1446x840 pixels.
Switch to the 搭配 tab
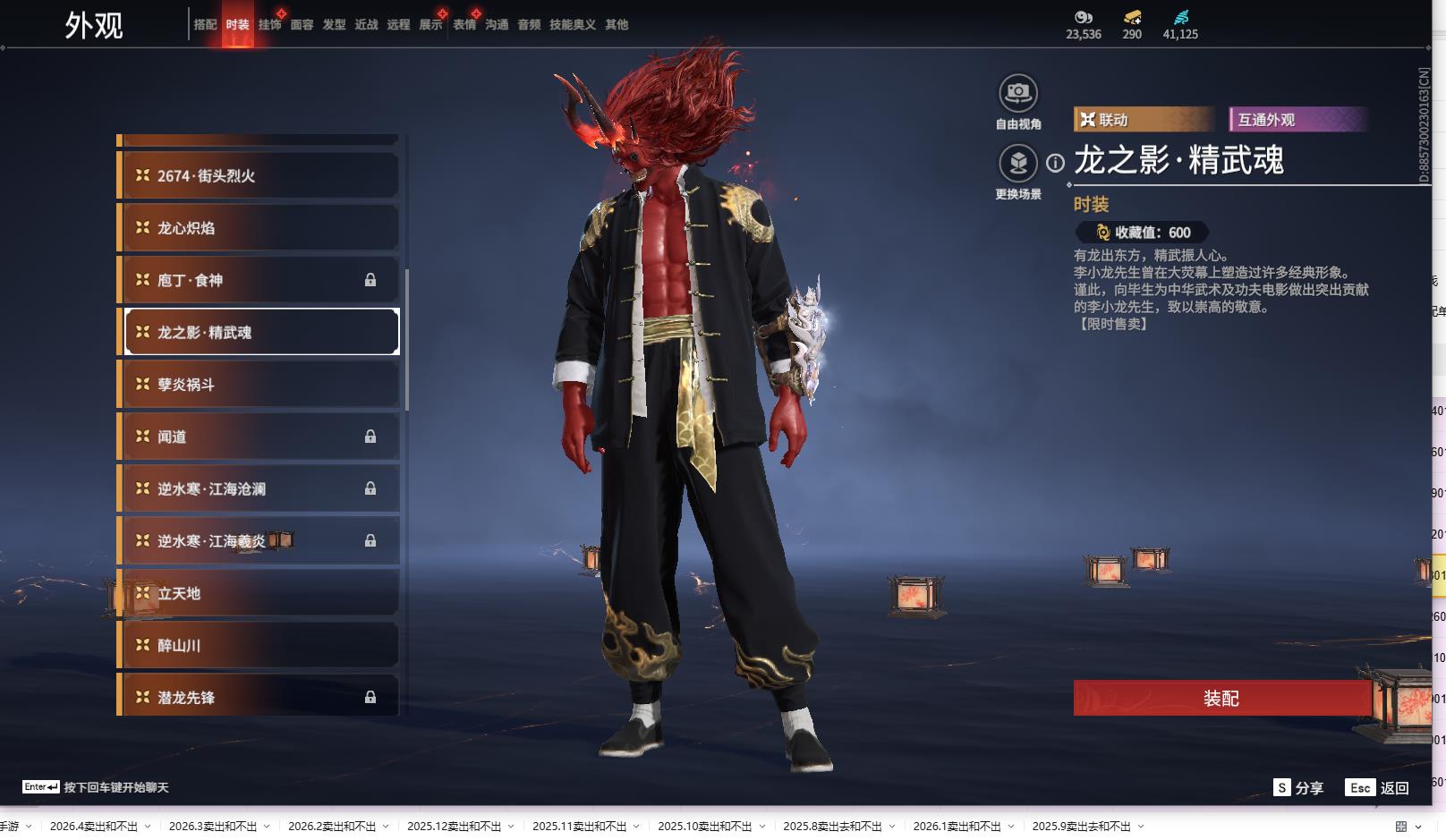pos(205,24)
